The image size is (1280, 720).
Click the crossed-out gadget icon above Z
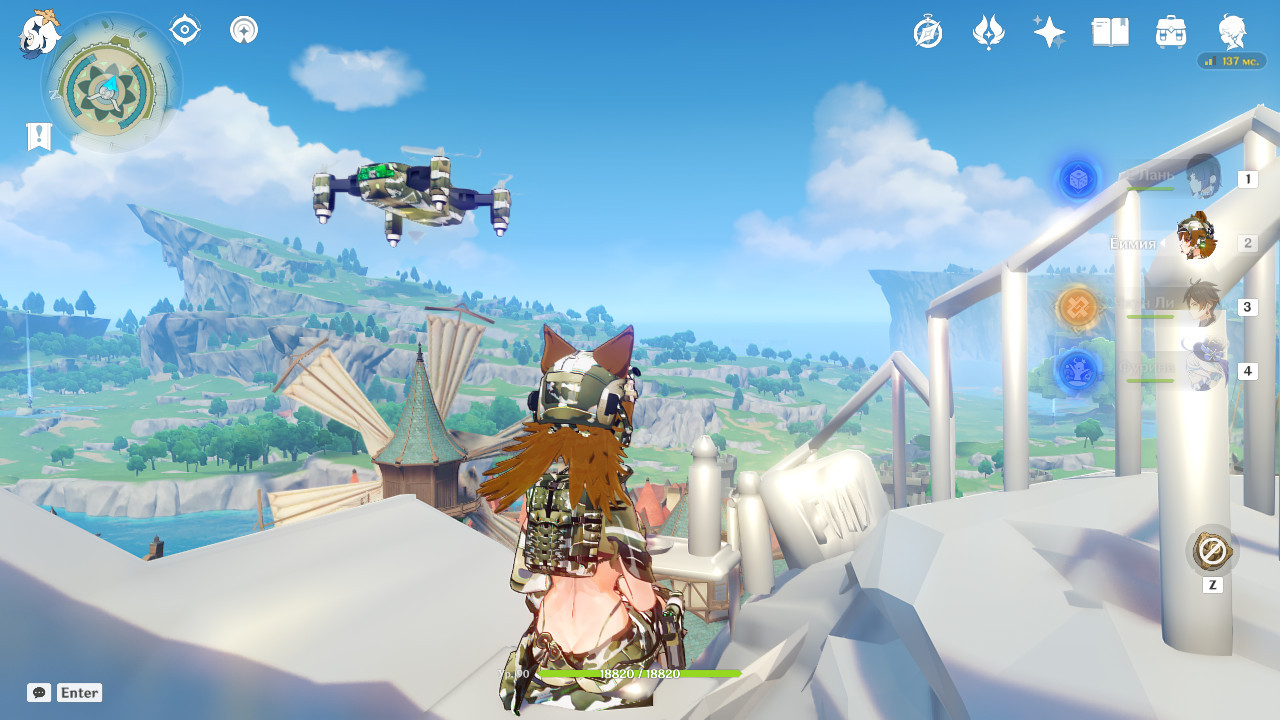(1212, 549)
